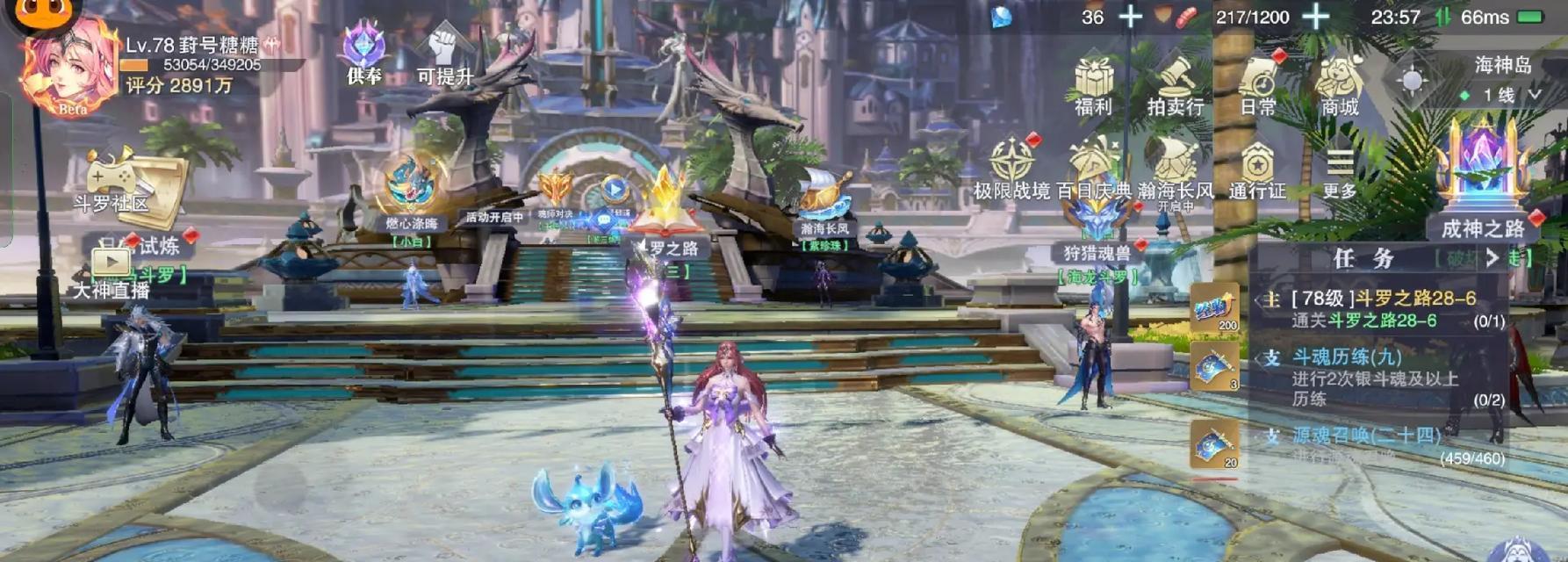Open the 日常 daily activities
The height and width of the screenshot is (562, 1568).
[1258, 84]
